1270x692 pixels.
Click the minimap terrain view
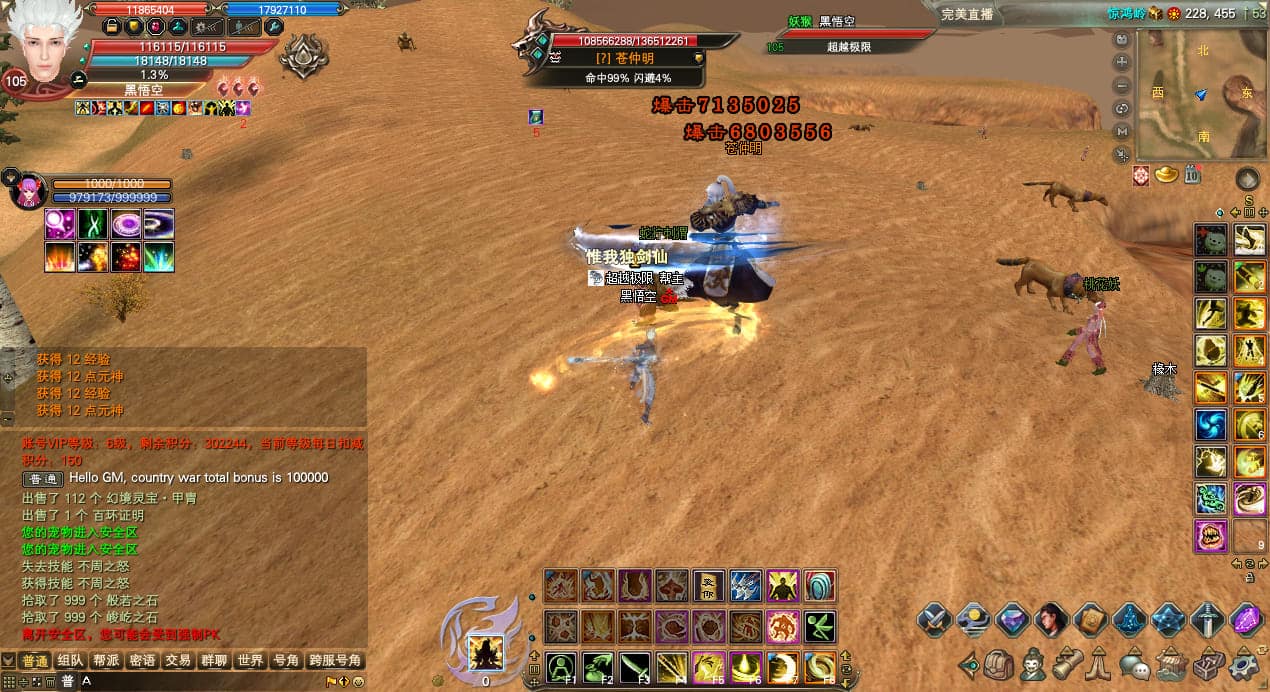pyautogui.click(x=1202, y=95)
